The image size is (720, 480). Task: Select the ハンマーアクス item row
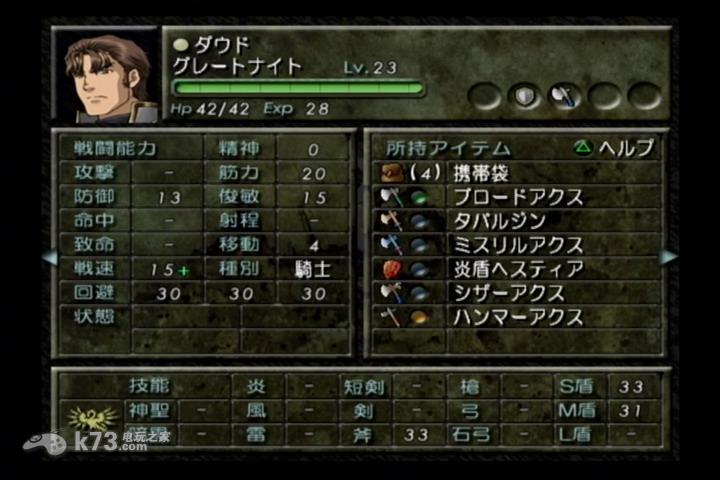517,317
